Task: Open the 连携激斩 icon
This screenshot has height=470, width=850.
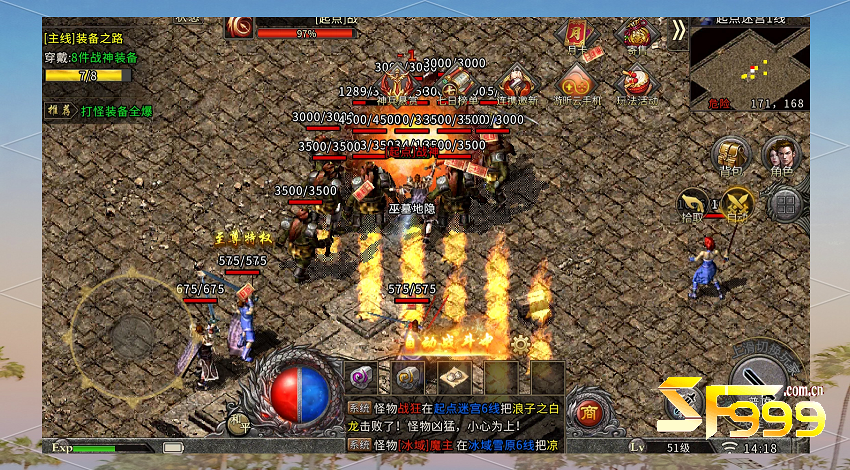Action: click(517, 83)
